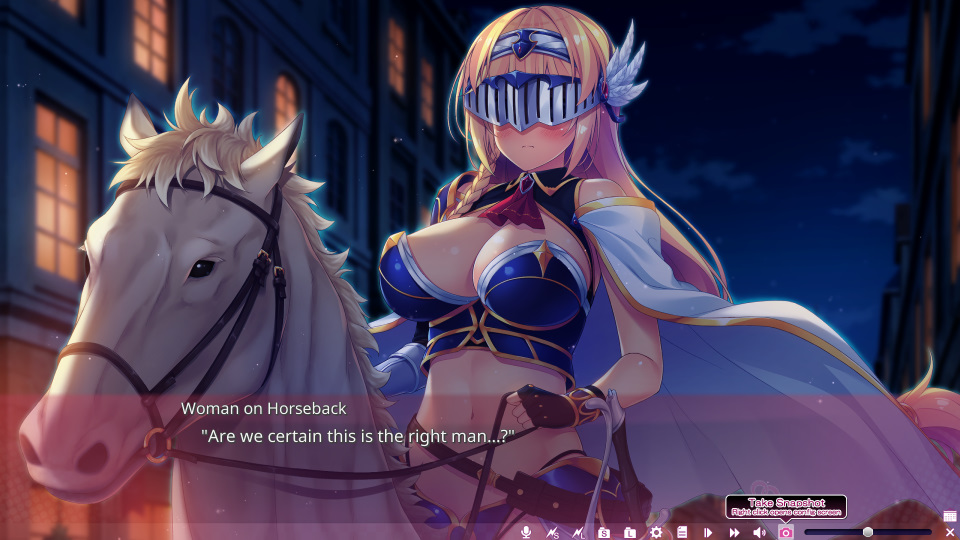Open the save screen folder icon

(x=604, y=532)
